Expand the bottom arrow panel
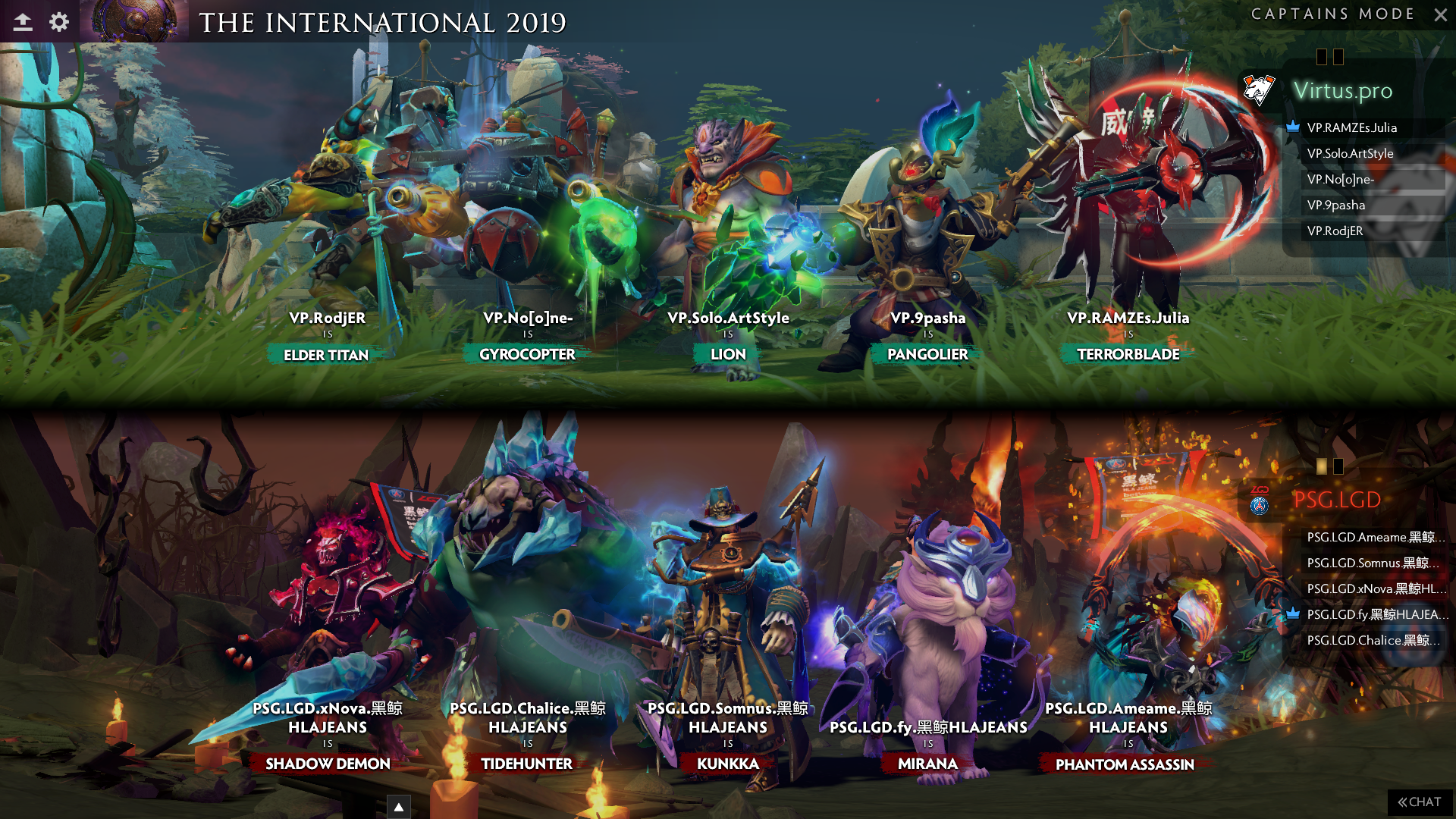 point(399,807)
